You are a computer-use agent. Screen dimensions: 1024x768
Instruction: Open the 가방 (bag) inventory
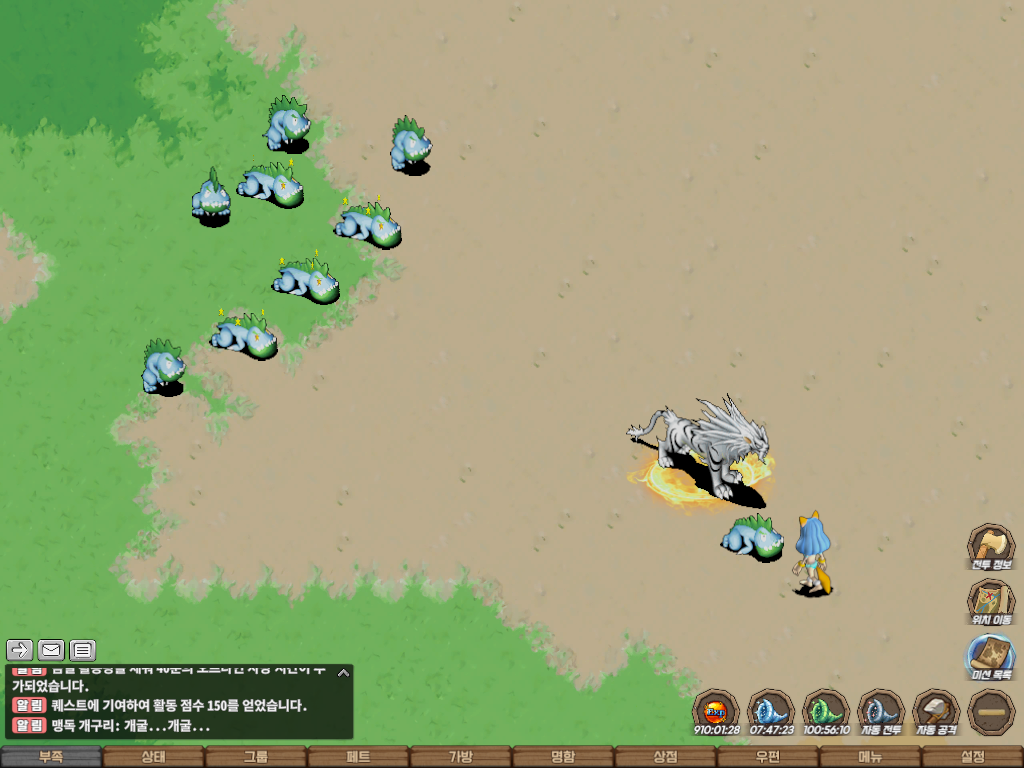pyautogui.click(x=460, y=757)
